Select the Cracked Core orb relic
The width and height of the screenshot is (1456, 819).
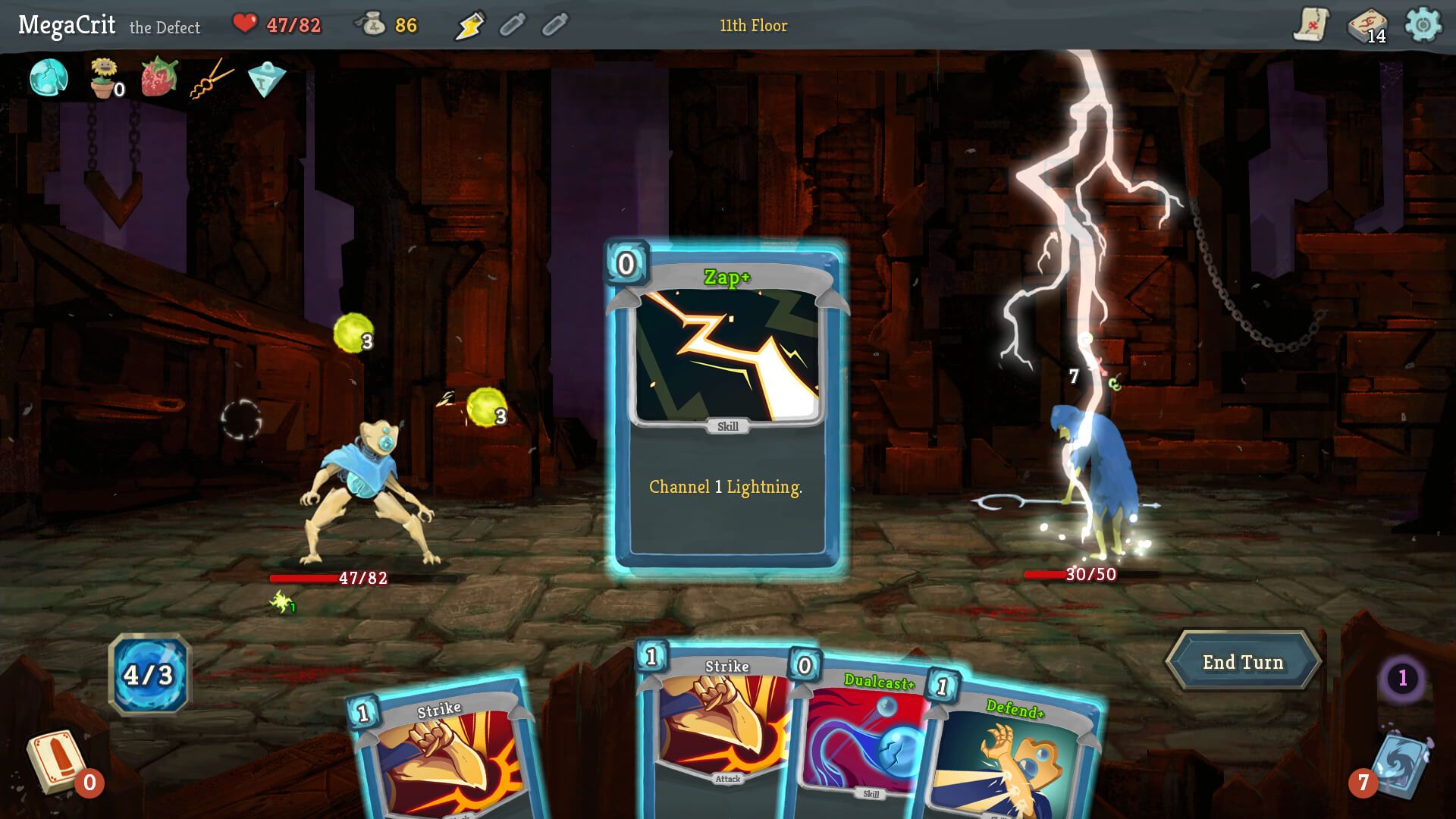(x=47, y=78)
